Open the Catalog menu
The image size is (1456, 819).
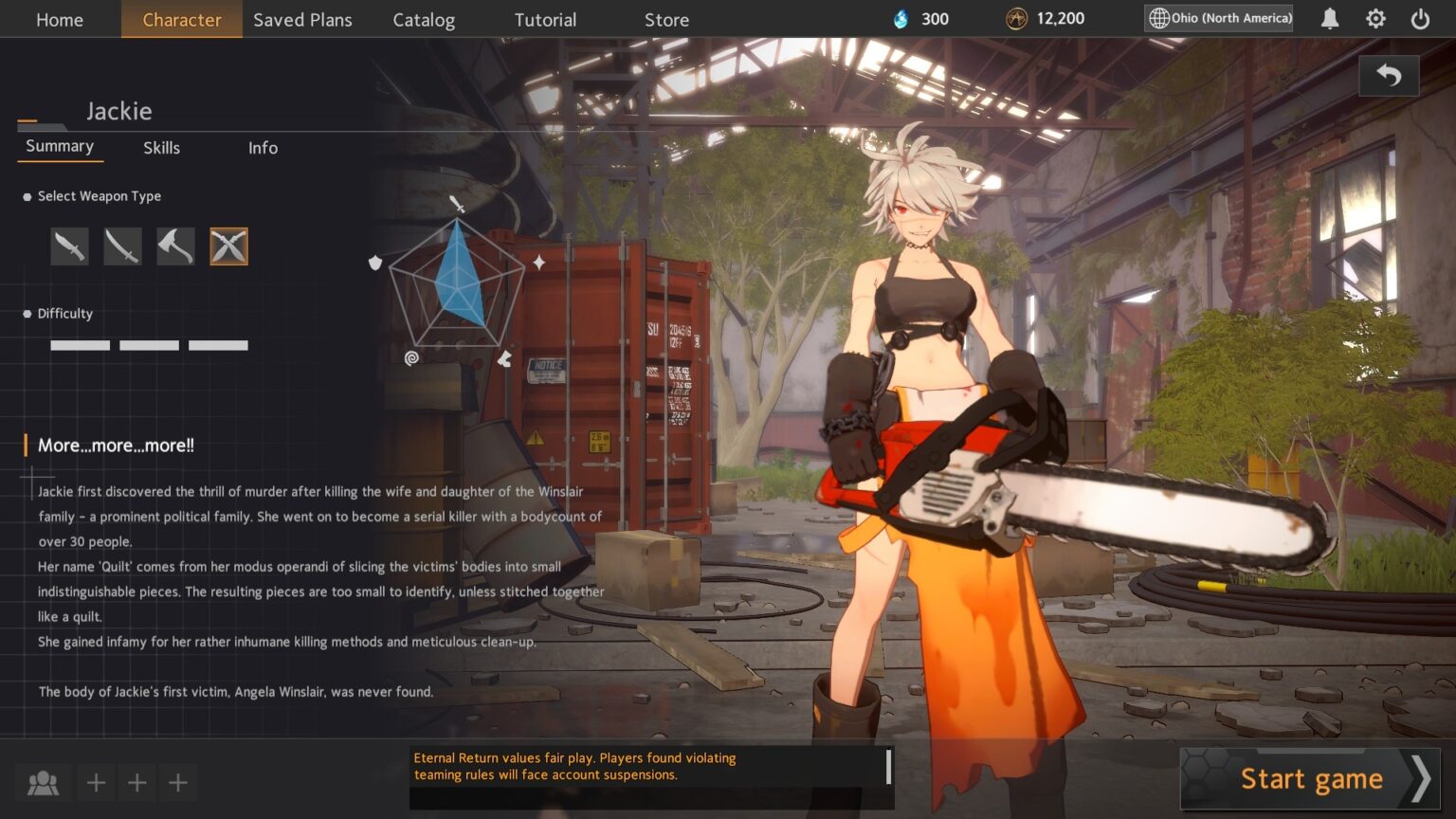424,19
